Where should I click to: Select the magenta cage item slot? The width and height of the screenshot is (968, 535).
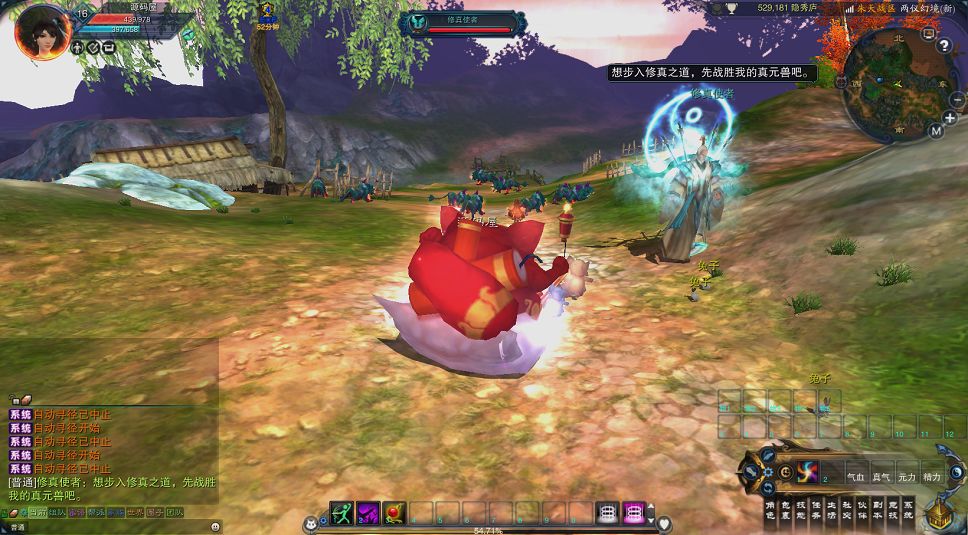coord(633,513)
